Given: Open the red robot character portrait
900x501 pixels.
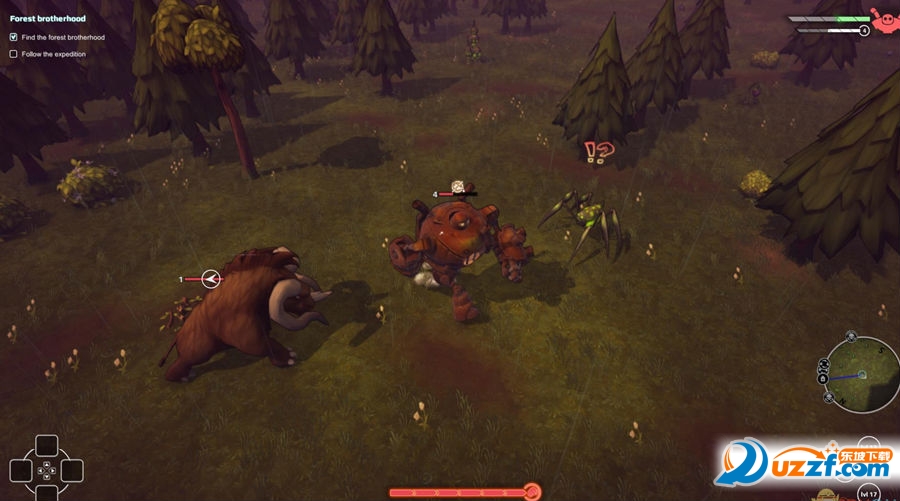Looking at the screenshot, I should click(x=884, y=18).
